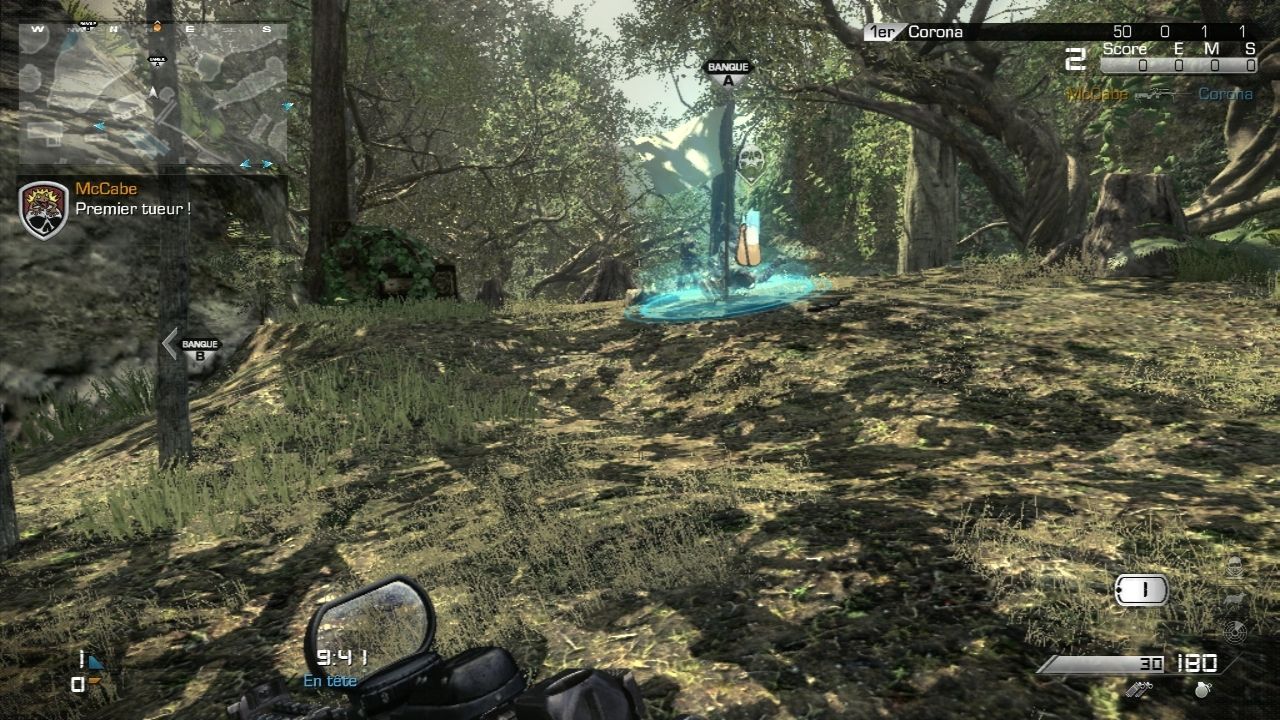Screen dimensions: 1280x720
Task: Toggle the blue teammate arrow indicator
Action: 96,662
